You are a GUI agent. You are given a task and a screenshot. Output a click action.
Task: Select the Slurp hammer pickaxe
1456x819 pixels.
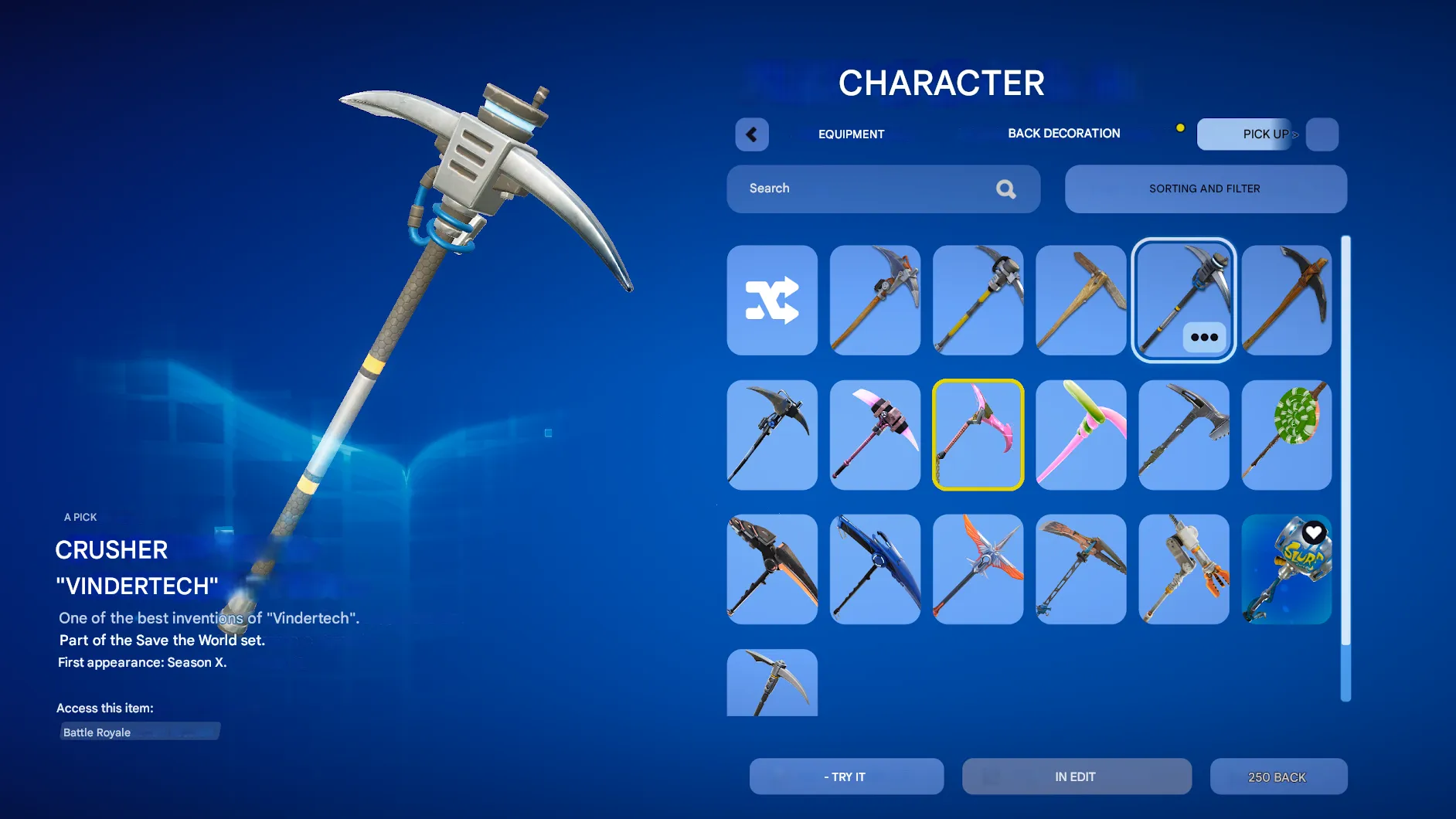click(1286, 569)
